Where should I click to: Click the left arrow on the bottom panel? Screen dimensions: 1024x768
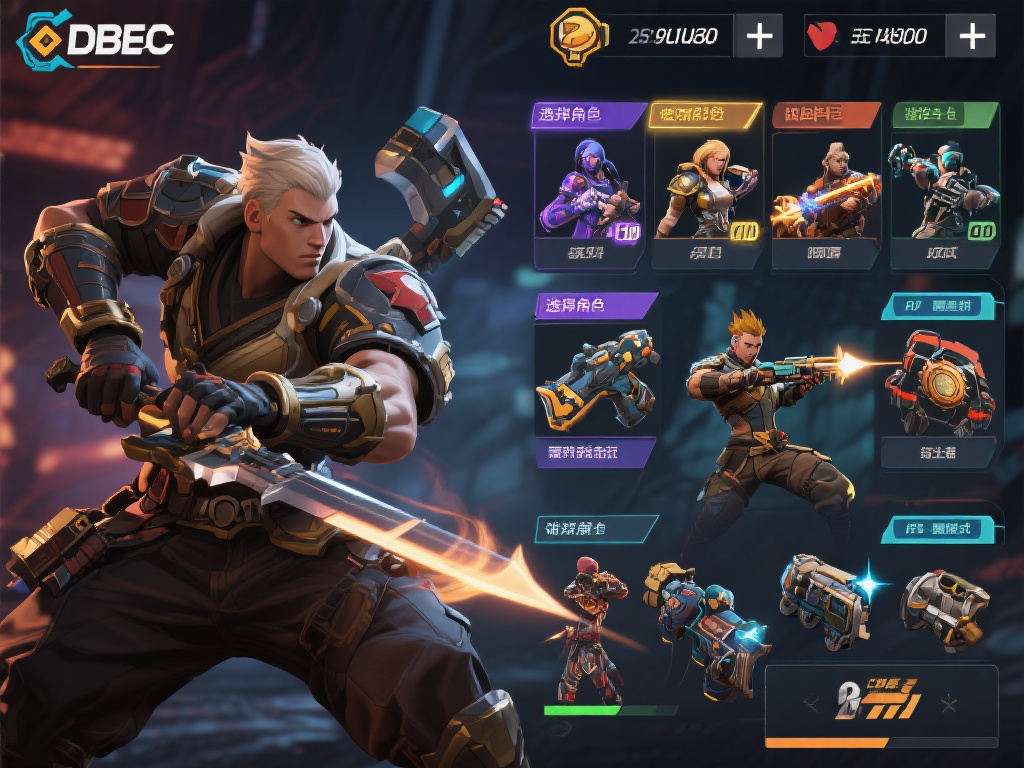[812, 704]
